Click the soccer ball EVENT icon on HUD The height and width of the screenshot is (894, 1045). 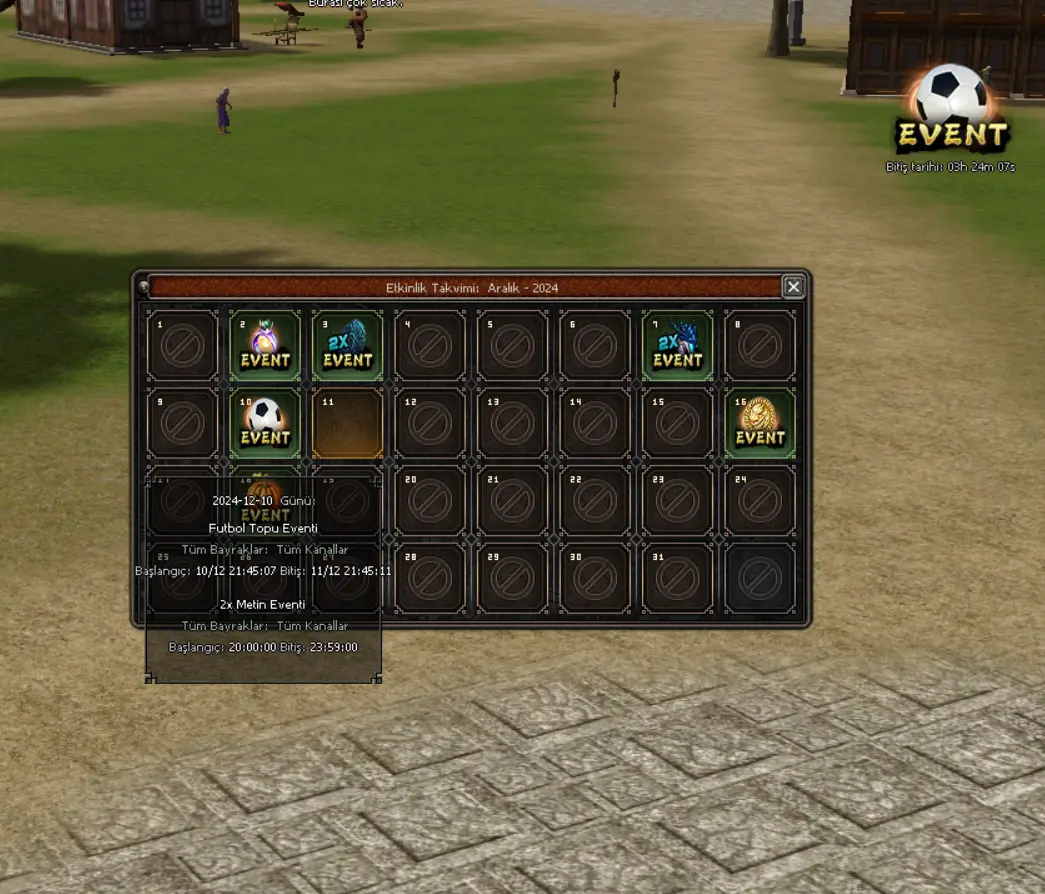click(951, 110)
